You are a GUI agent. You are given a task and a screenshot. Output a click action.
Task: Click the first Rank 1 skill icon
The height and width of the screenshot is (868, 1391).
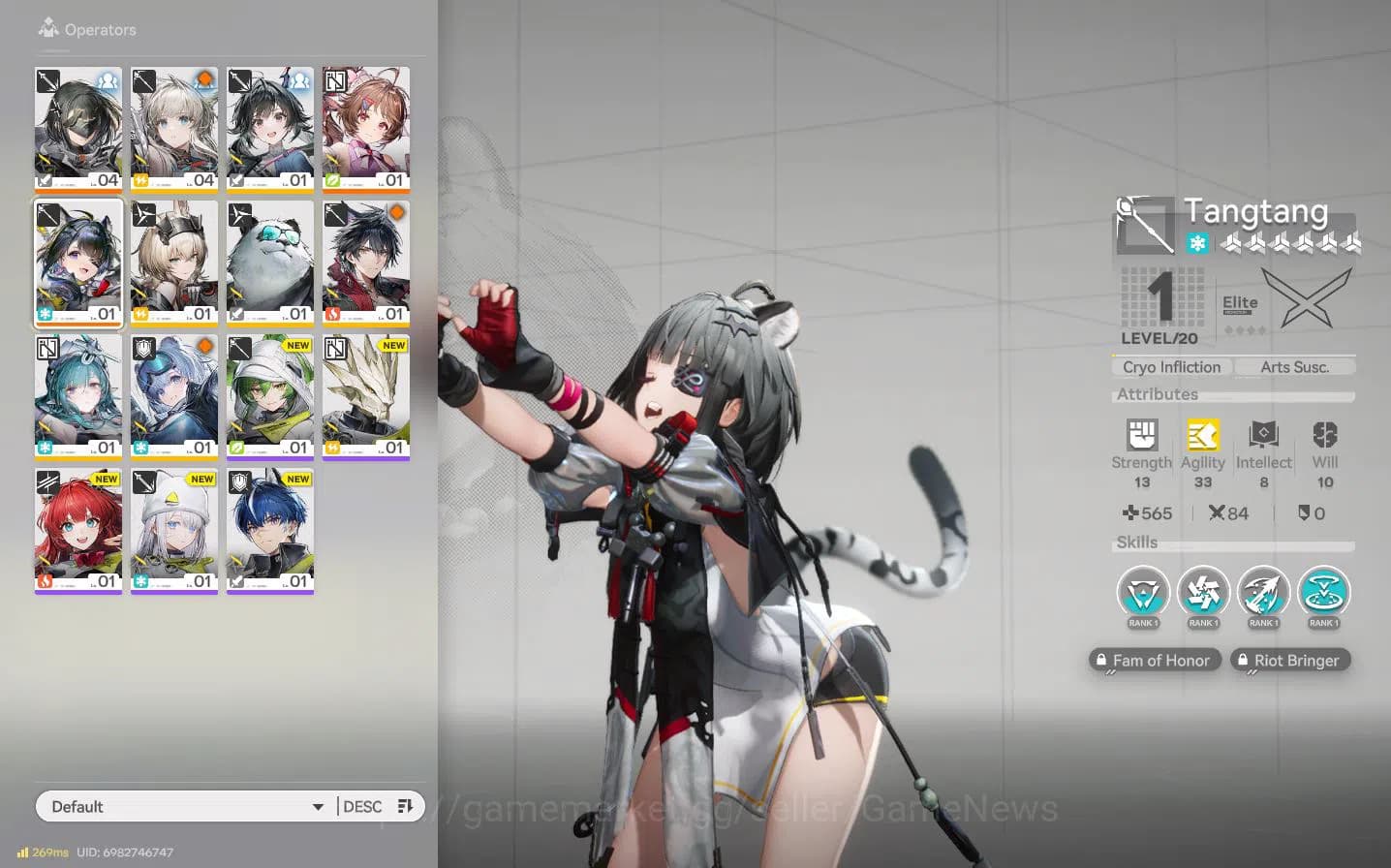tap(1143, 593)
